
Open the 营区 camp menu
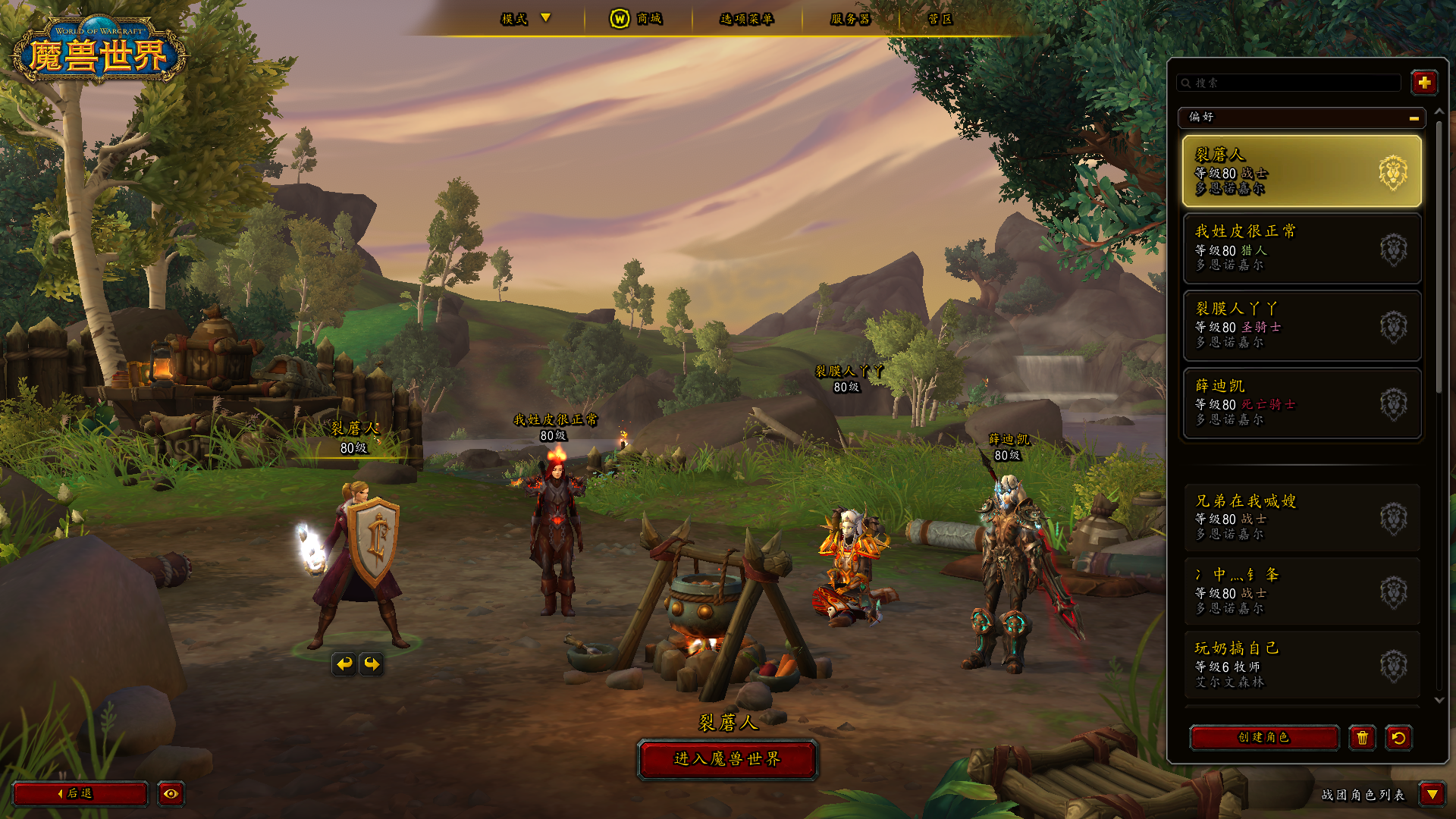pos(940,19)
